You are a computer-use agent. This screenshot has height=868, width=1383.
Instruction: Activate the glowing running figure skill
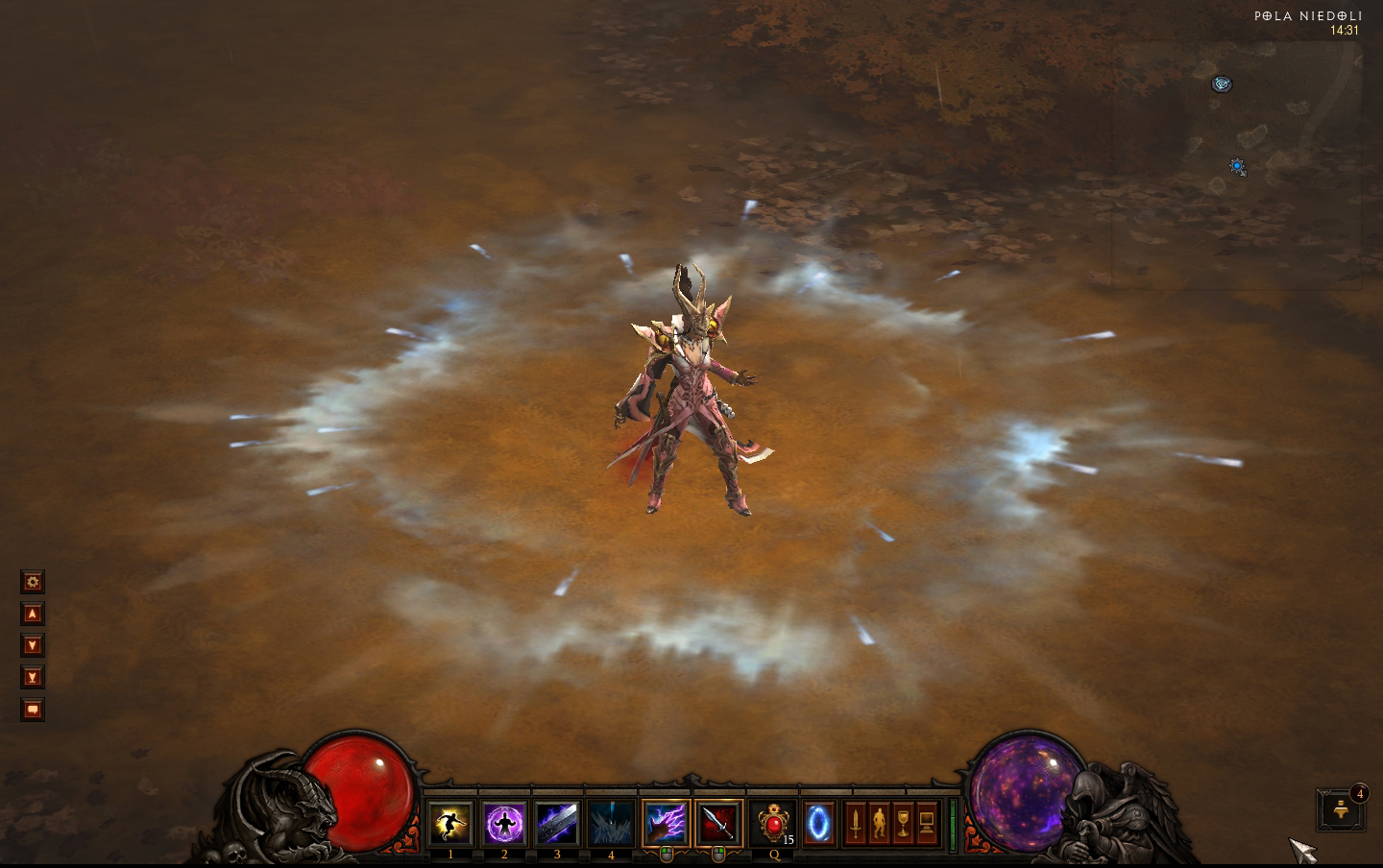(x=450, y=823)
